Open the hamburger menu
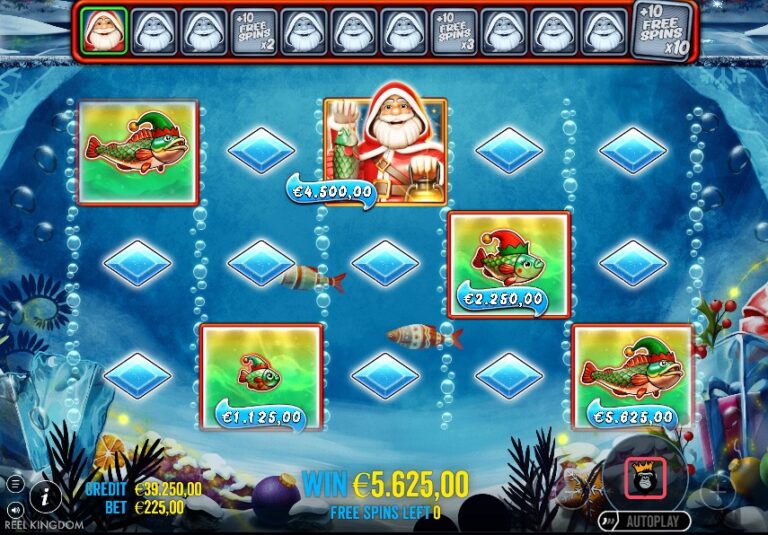Viewport: 768px width, 535px height. click(15, 484)
